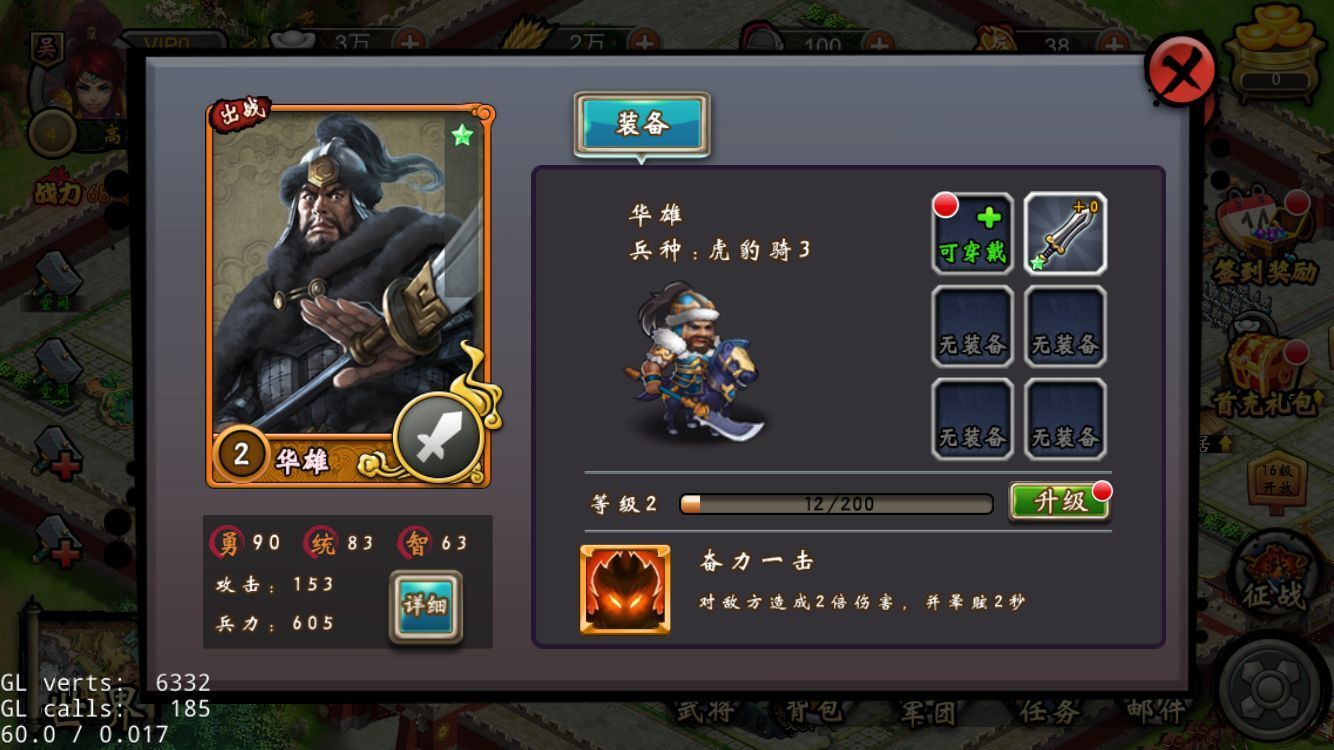This screenshot has height=750, width=1334.
Task: Switch to the 装备 equipment tab
Action: [643, 122]
